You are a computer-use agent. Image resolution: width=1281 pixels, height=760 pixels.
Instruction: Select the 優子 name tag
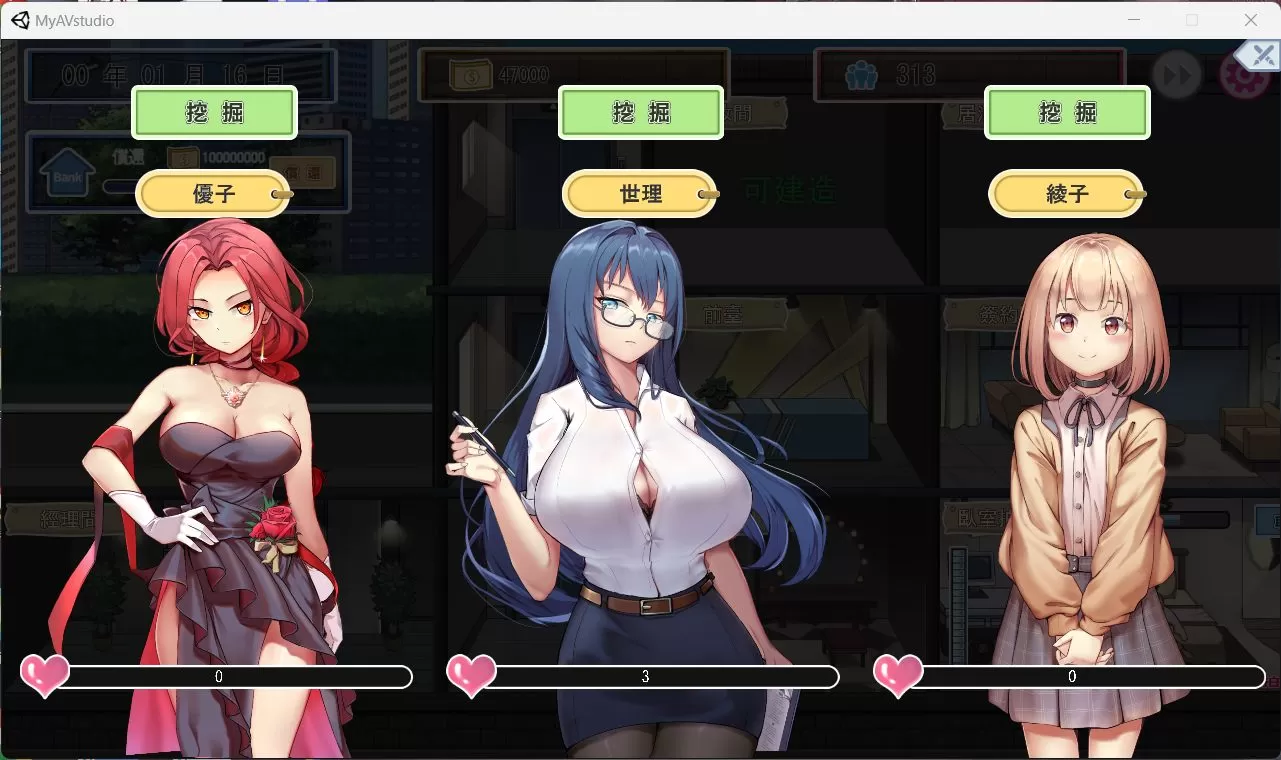(x=213, y=193)
